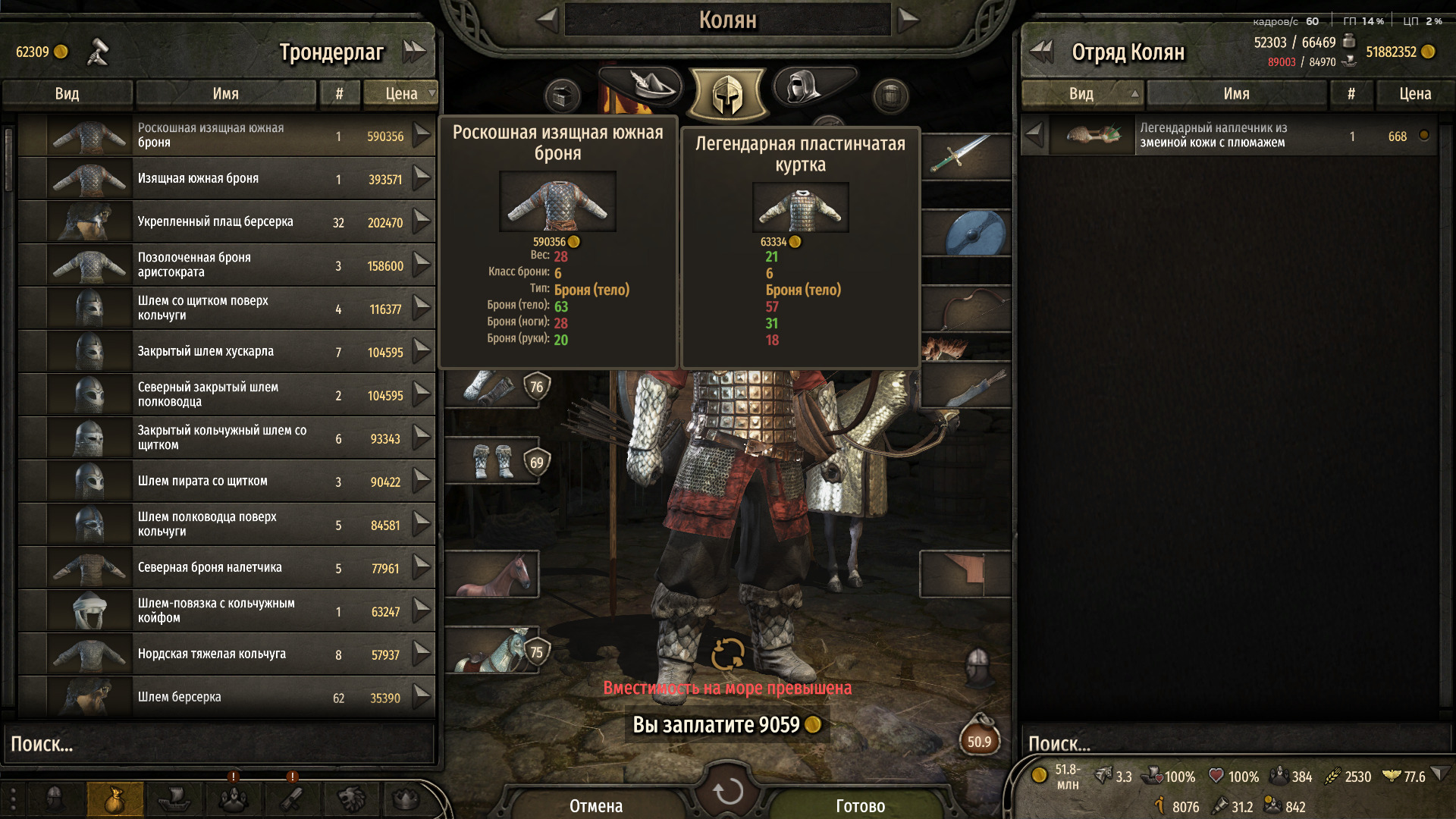
Task: Choose the Закрытый шлем хускарла item
Action: (226, 352)
